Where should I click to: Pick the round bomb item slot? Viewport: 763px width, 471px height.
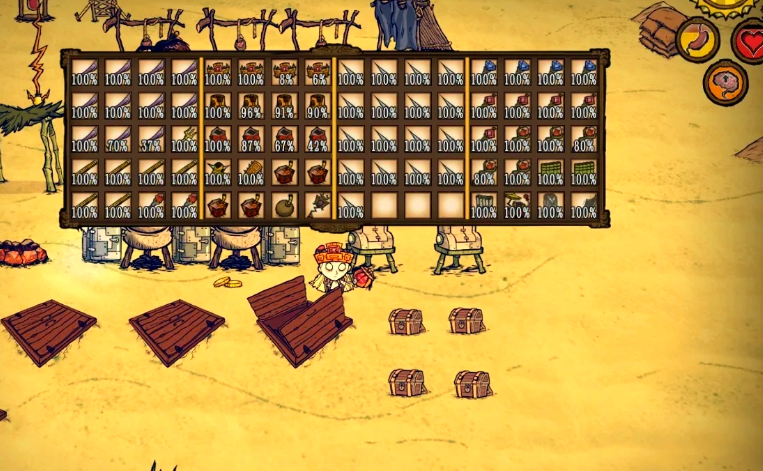click(285, 205)
